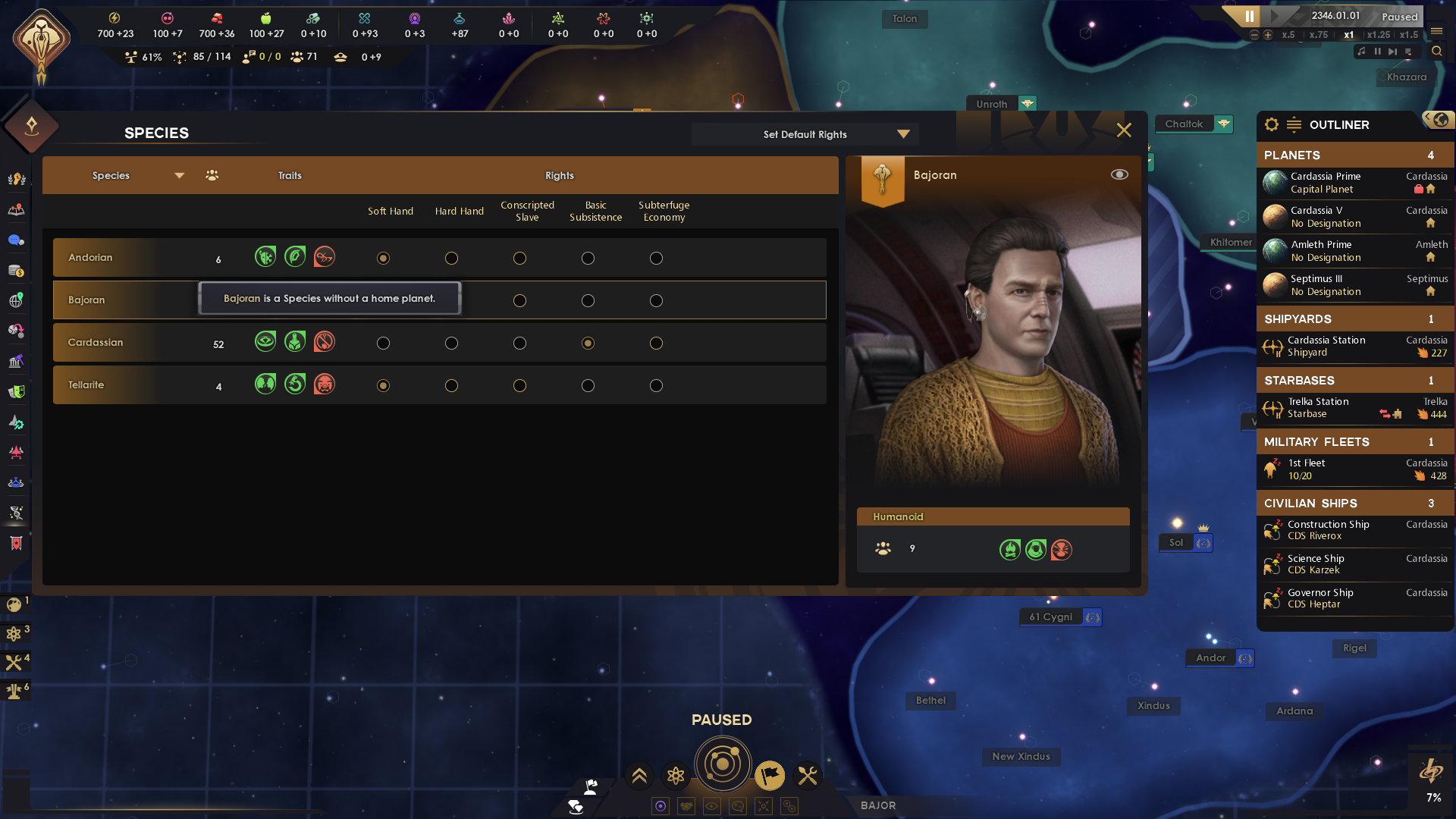Click the empire flag icon at bottom center
Viewport: 1456px width, 819px height.
tap(770, 775)
